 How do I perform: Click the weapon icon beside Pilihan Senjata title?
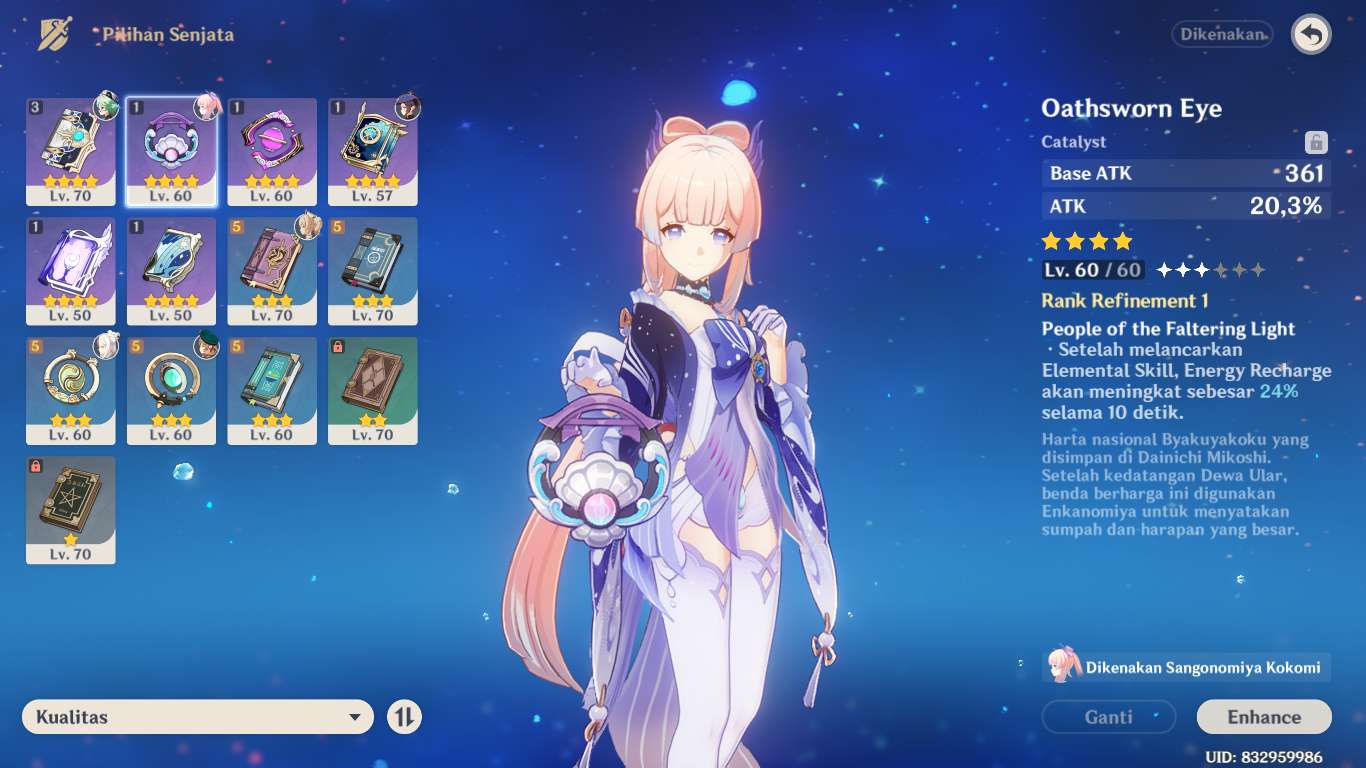tap(54, 33)
